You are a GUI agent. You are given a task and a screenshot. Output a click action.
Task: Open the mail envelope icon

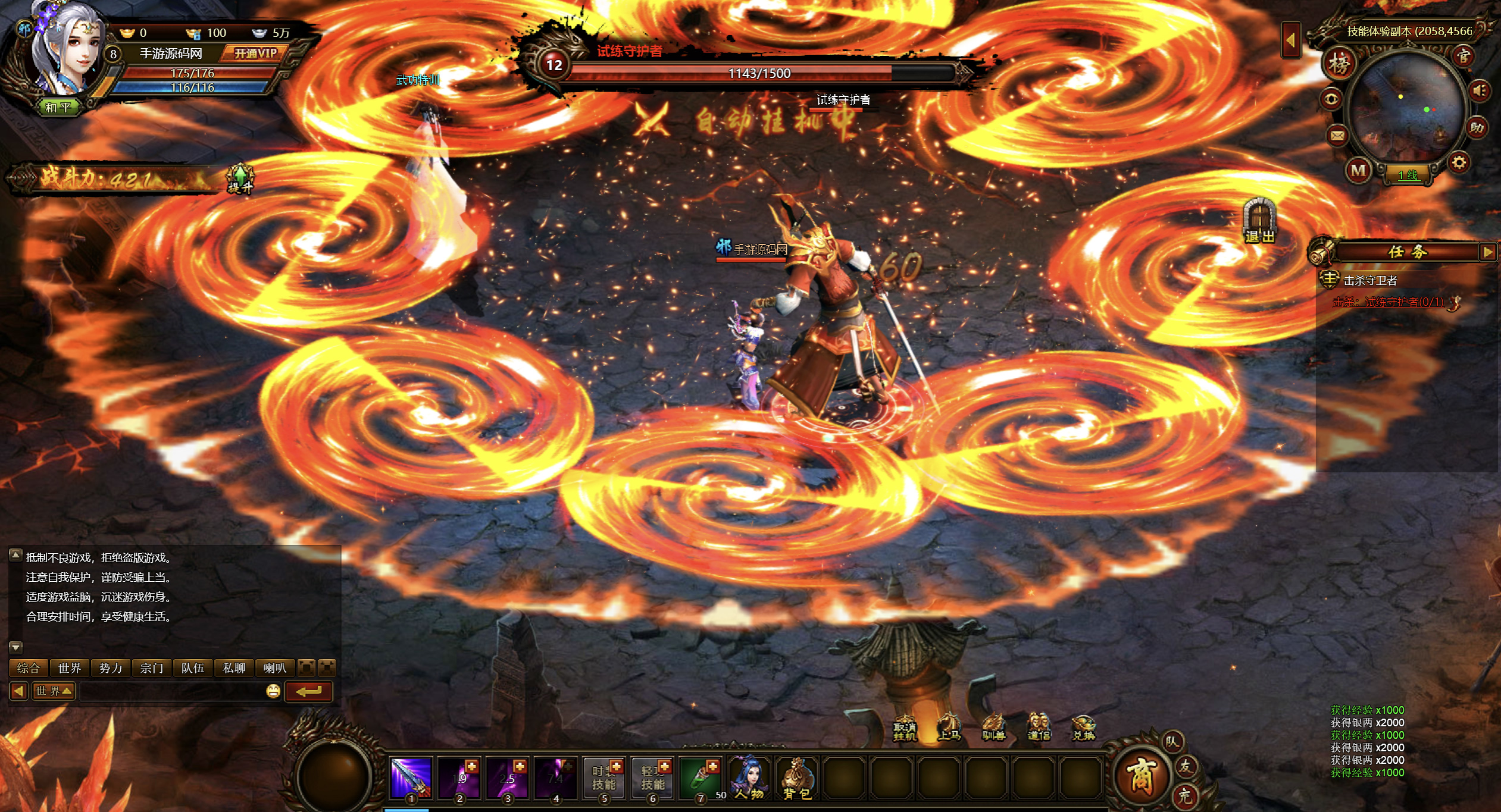(1337, 136)
